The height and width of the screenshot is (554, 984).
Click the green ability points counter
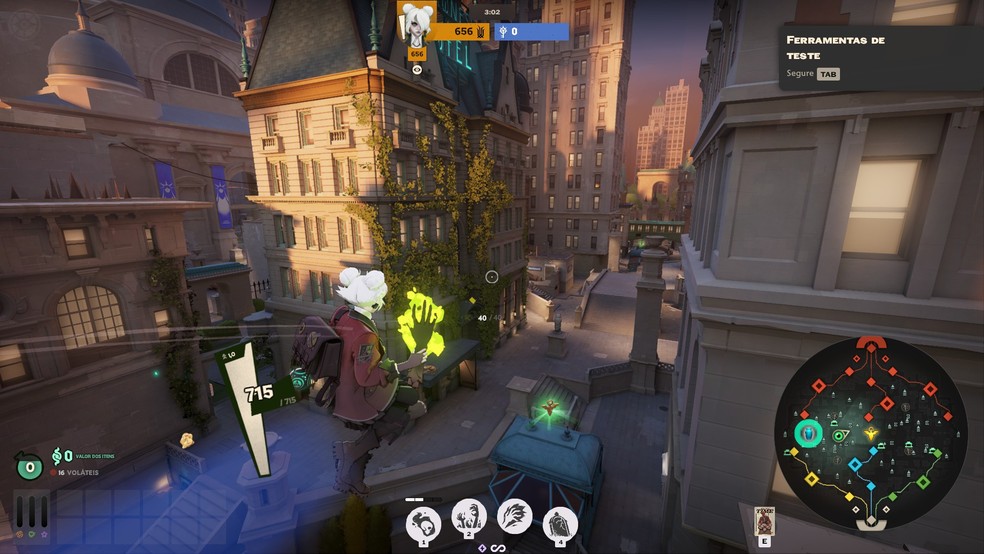28,466
